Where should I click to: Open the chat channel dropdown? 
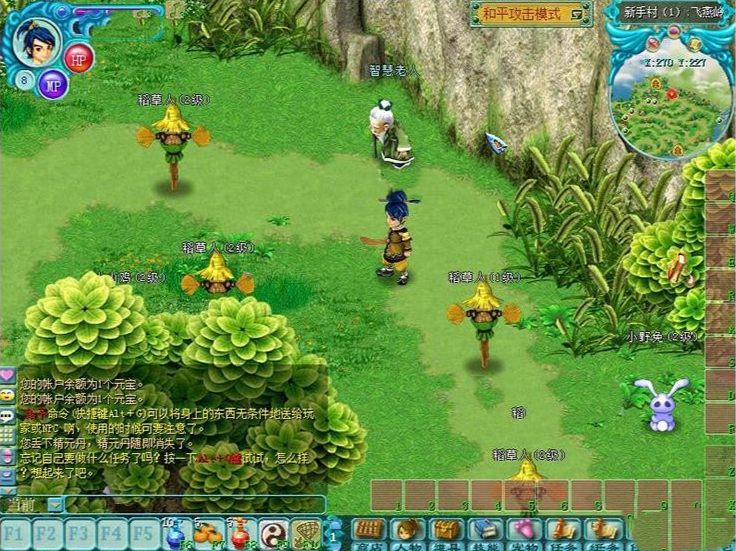coord(54,505)
